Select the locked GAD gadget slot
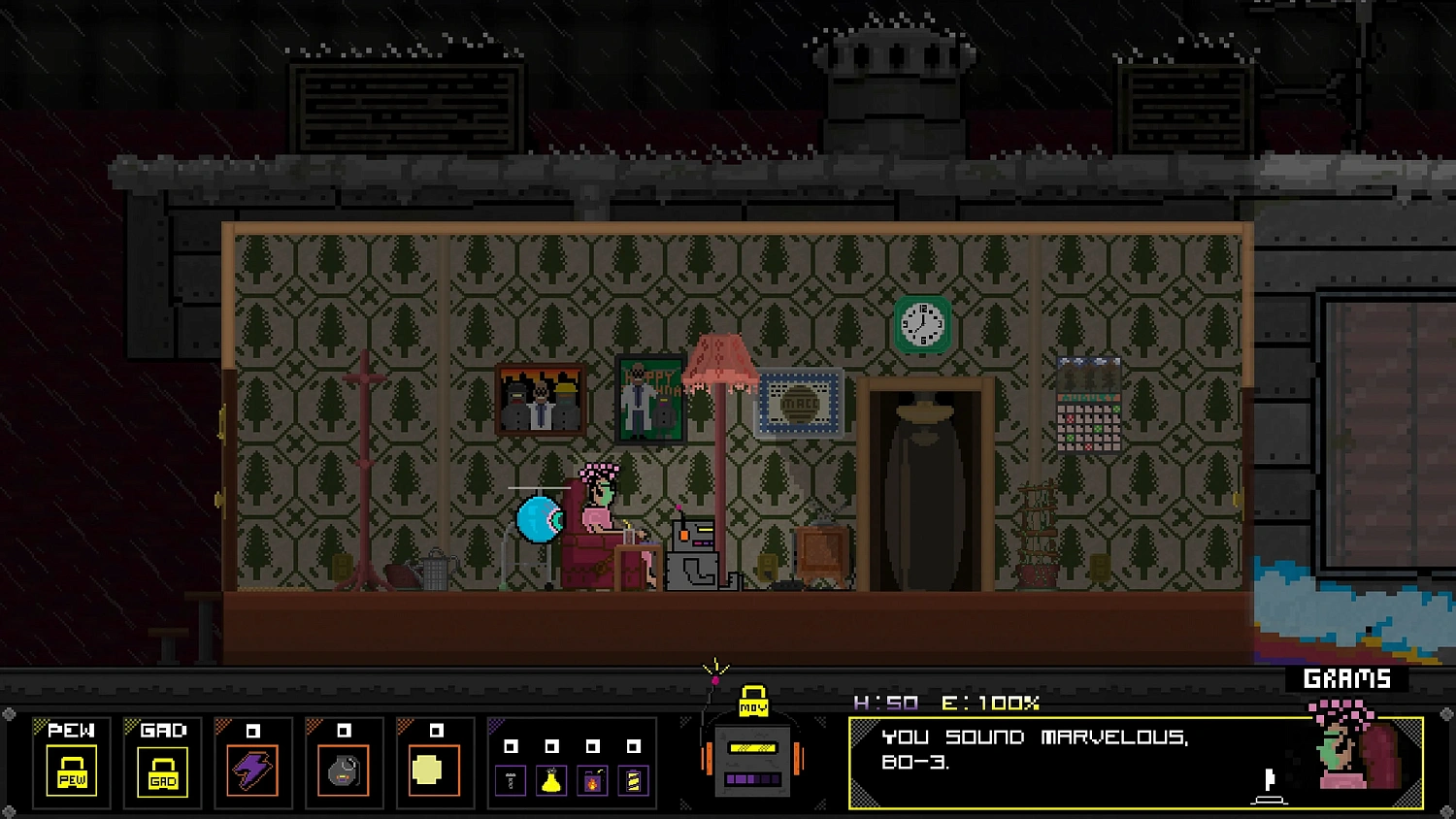 [x=163, y=771]
